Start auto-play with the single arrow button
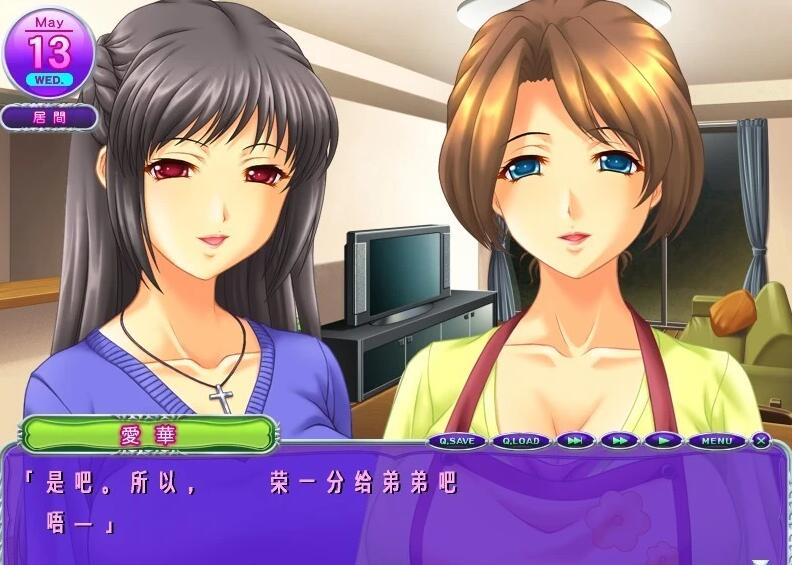792x565 pixels. pyautogui.click(x=661, y=440)
